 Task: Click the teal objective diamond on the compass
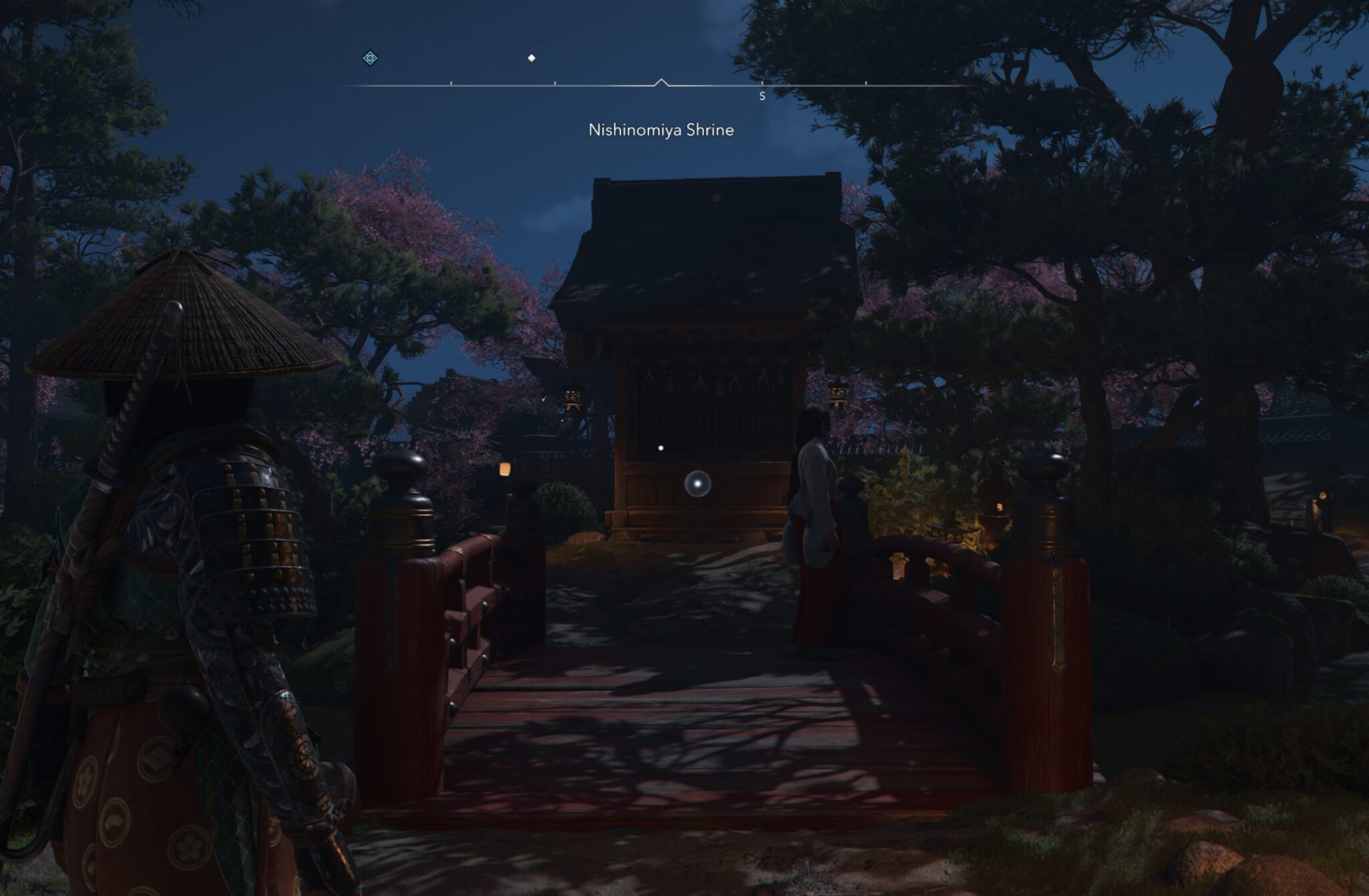pyautogui.click(x=370, y=59)
